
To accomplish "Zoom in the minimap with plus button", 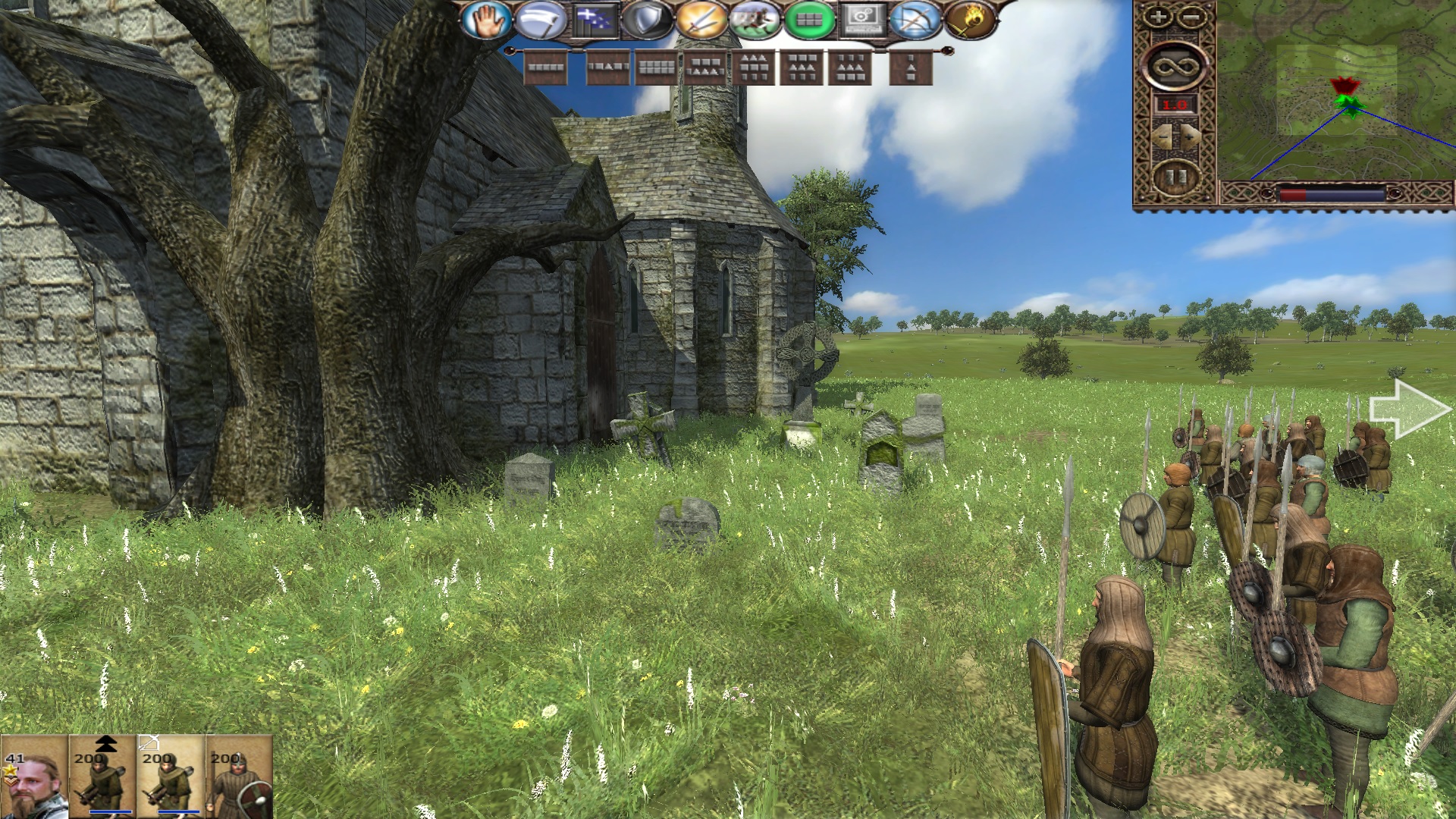I will click(1159, 17).
